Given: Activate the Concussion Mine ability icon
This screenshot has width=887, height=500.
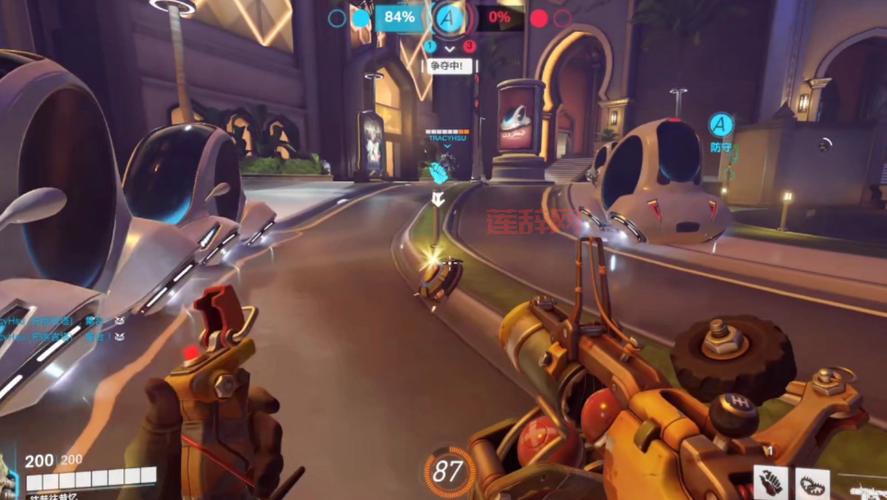Looking at the screenshot, I should [x=771, y=483].
